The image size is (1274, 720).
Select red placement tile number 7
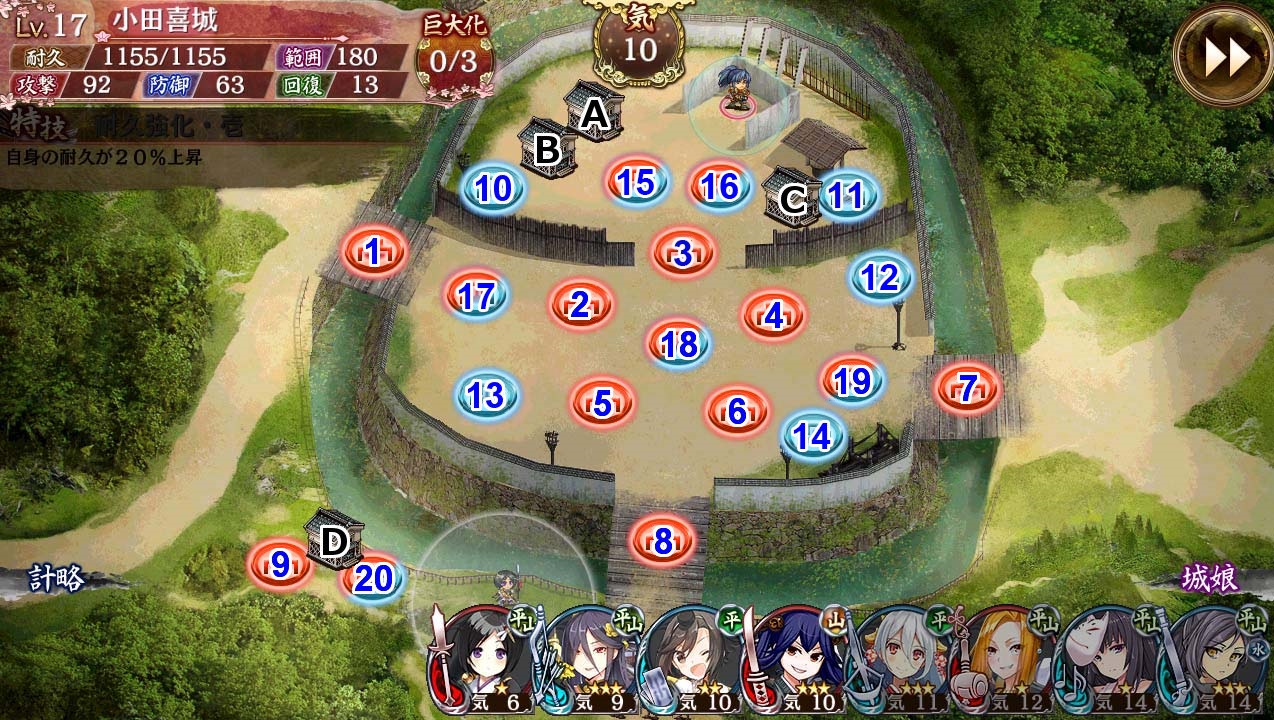966,388
